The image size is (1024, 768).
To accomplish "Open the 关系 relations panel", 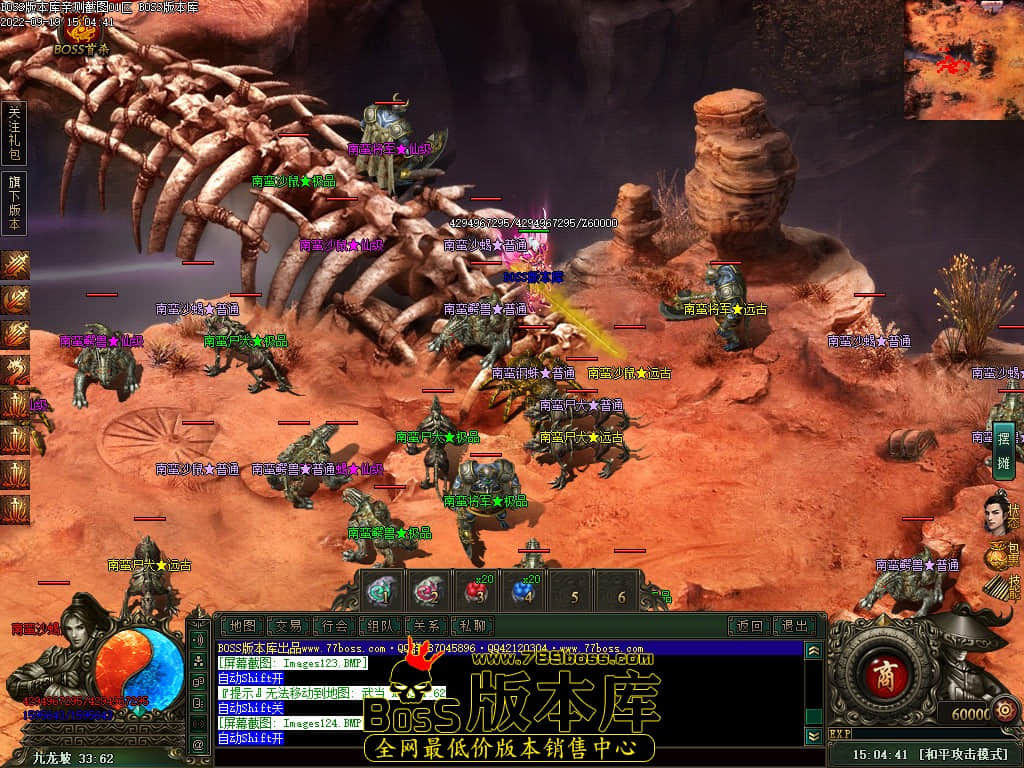I will click(x=427, y=626).
